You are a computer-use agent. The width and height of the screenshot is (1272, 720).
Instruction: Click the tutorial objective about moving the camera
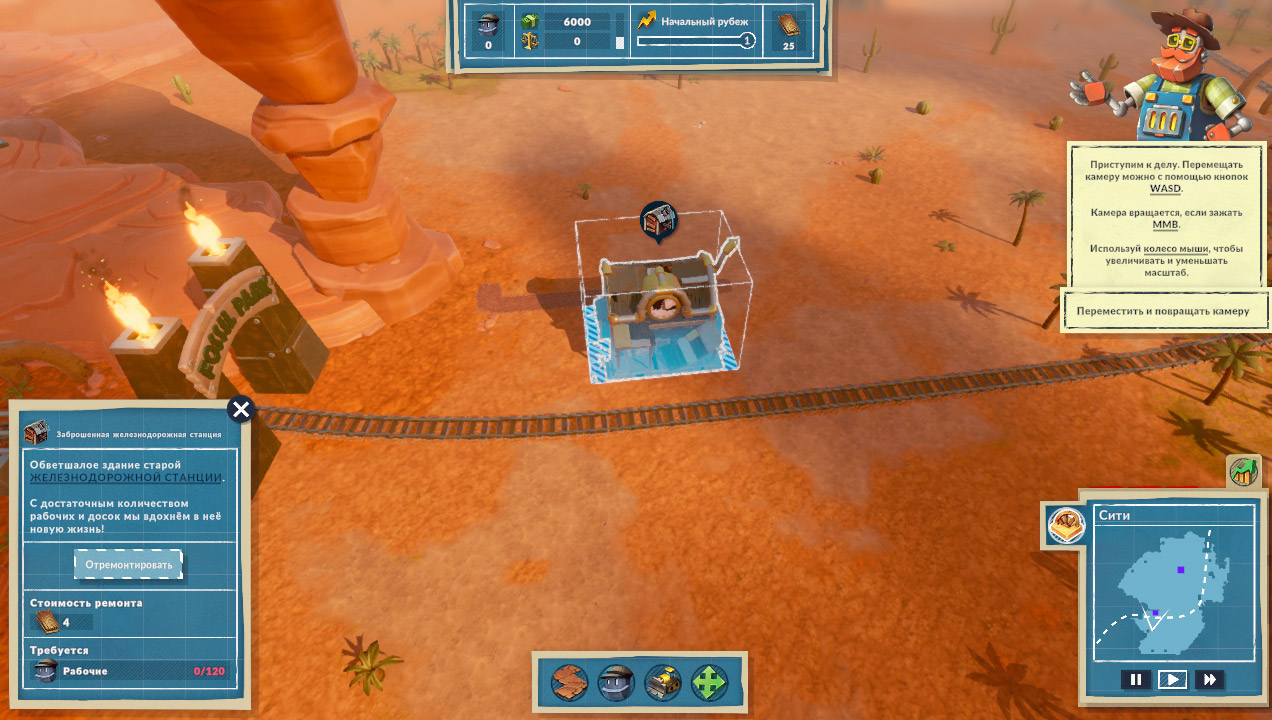(1163, 311)
